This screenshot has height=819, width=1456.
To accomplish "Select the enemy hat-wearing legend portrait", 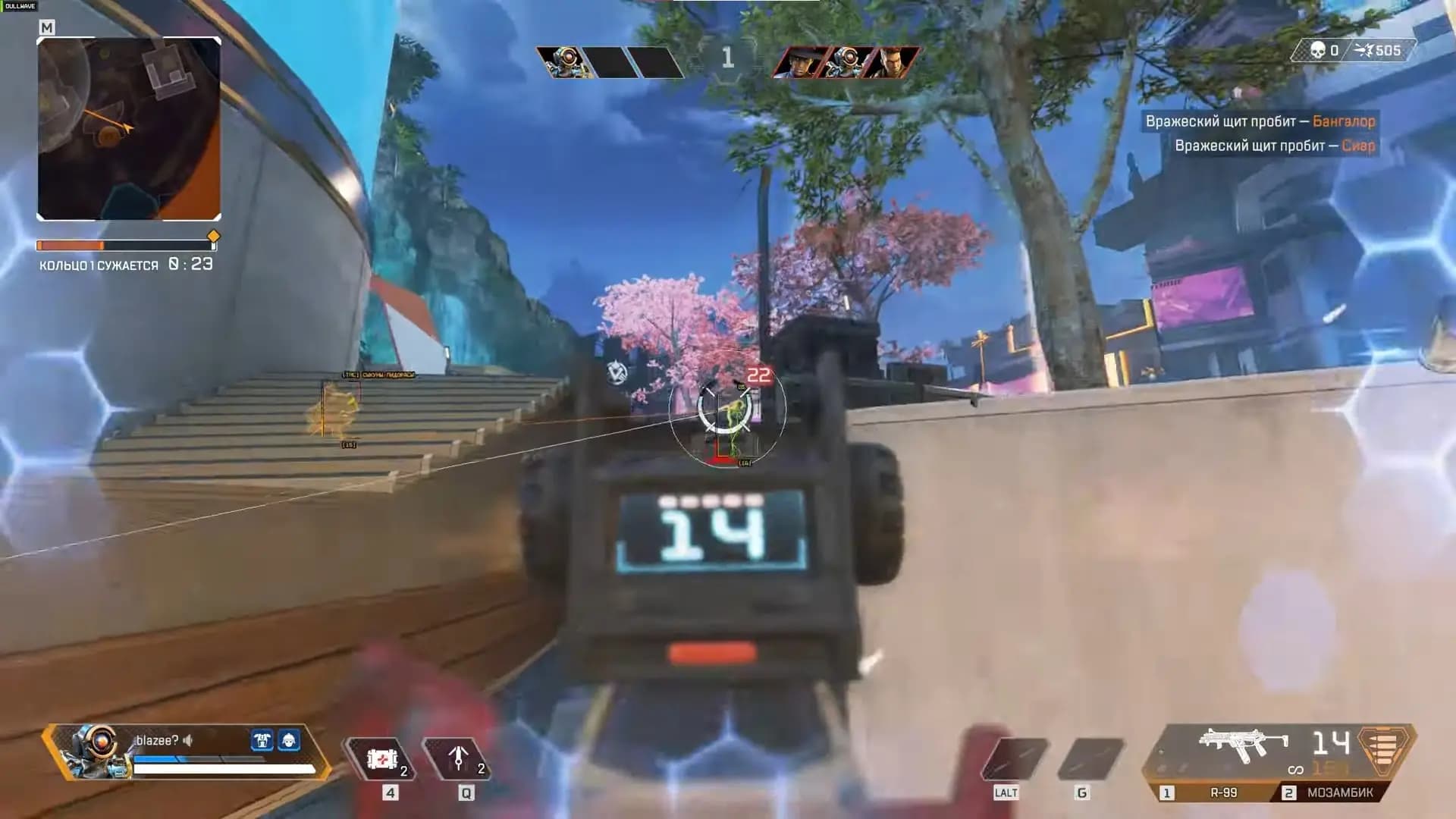I will [x=800, y=62].
